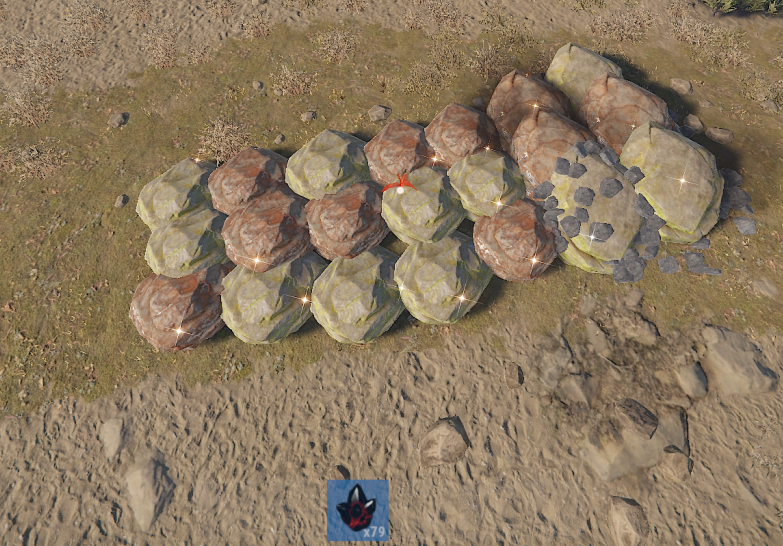783x546 pixels.
Task: Select the black-and-red crystal hotbar slot
Action: point(358,510)
